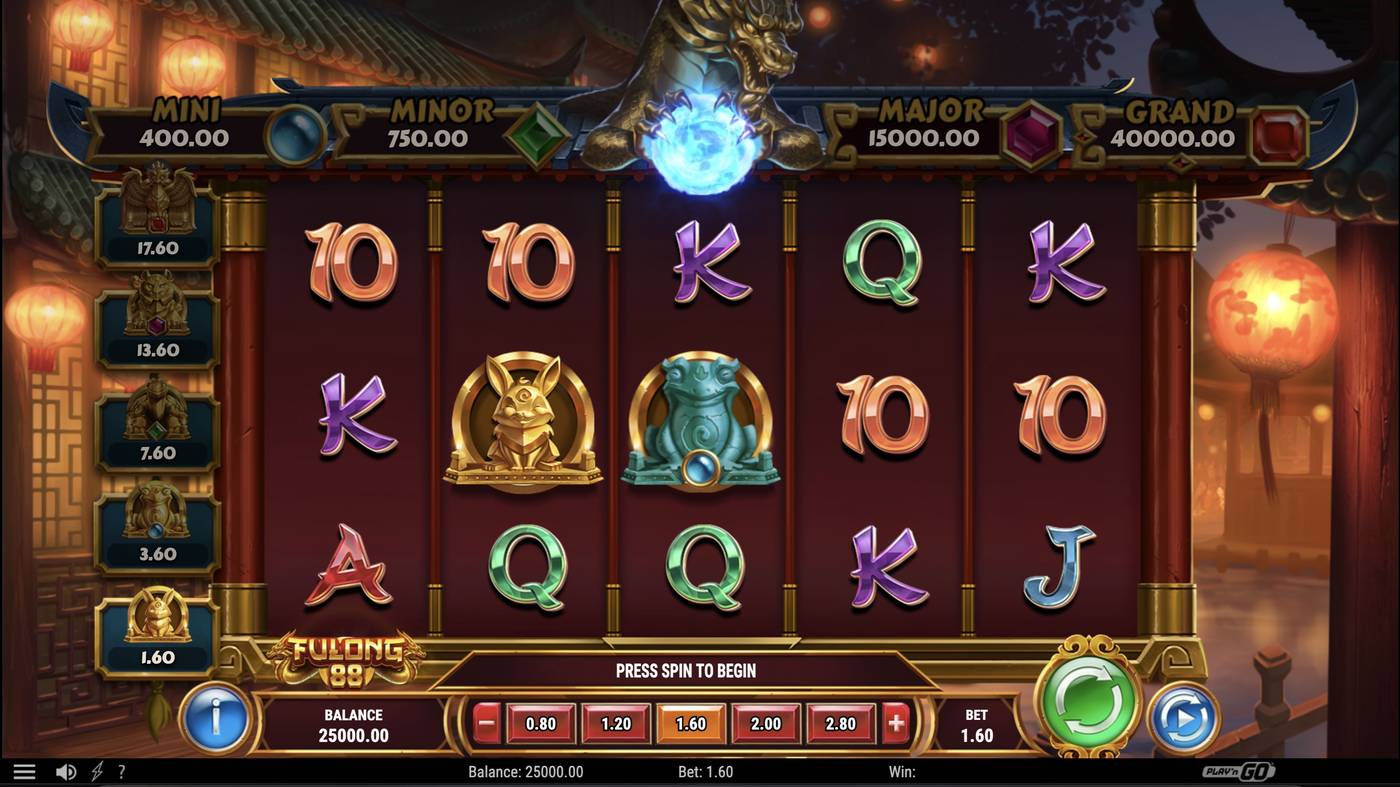This screenshot has height=787, width=1400.
Task: View the Grand jackpot of 40000.00
Action: pyautogui.click(x=1180, y=125)
